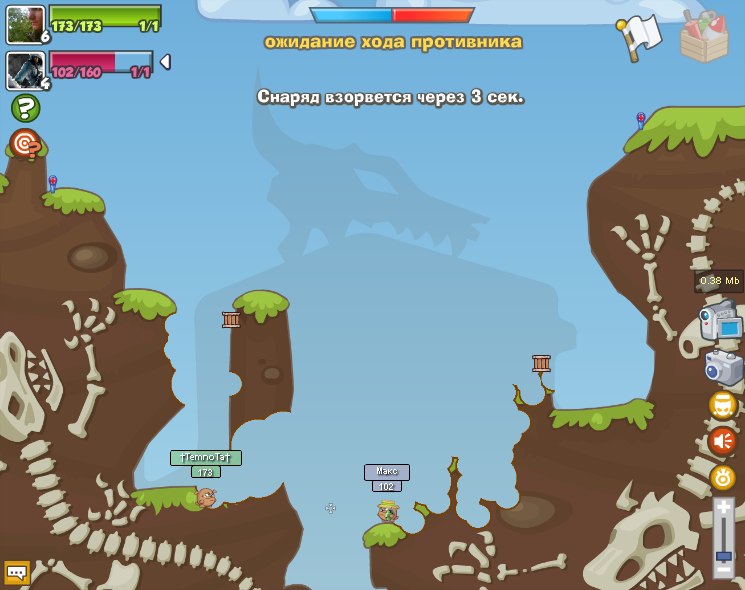Screen dimensions: 745x590
Task: Zoom in with the plus button
Action: coord(724,507)
